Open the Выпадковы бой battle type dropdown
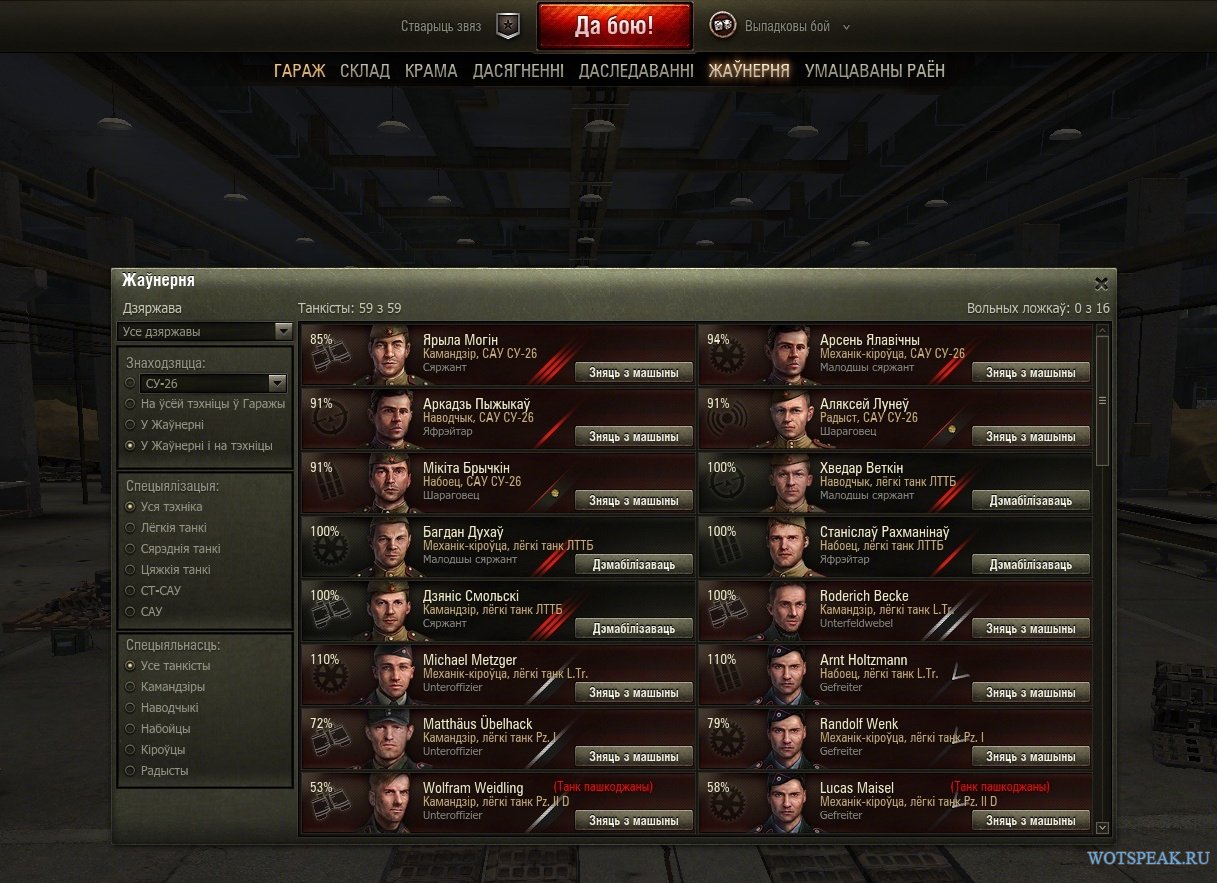Viewport: 1217px width, 883px height. pyautogui.click(x=781, y=27)
